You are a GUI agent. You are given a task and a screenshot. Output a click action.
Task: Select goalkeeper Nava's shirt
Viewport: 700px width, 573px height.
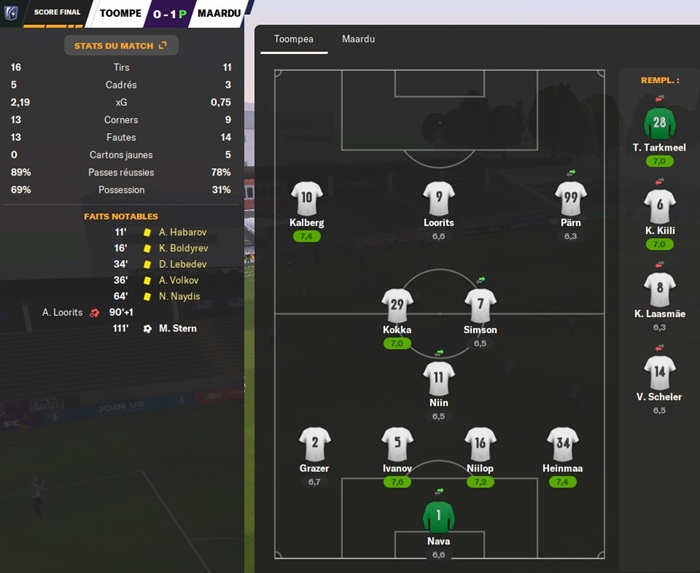tap(439, 515)
